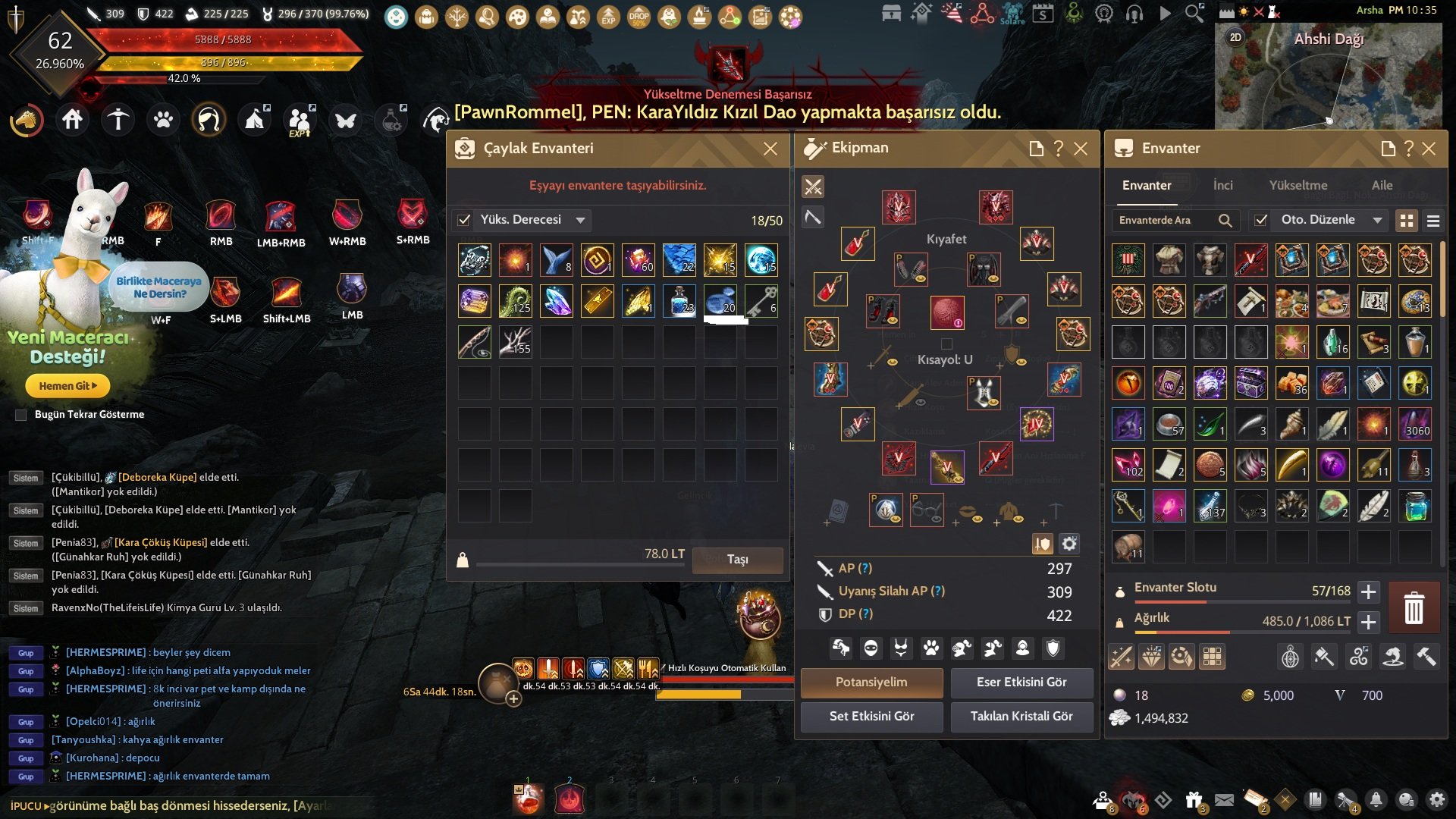
Task: View Takılan Kristali Gör
Action: [x=1021, y=717]
